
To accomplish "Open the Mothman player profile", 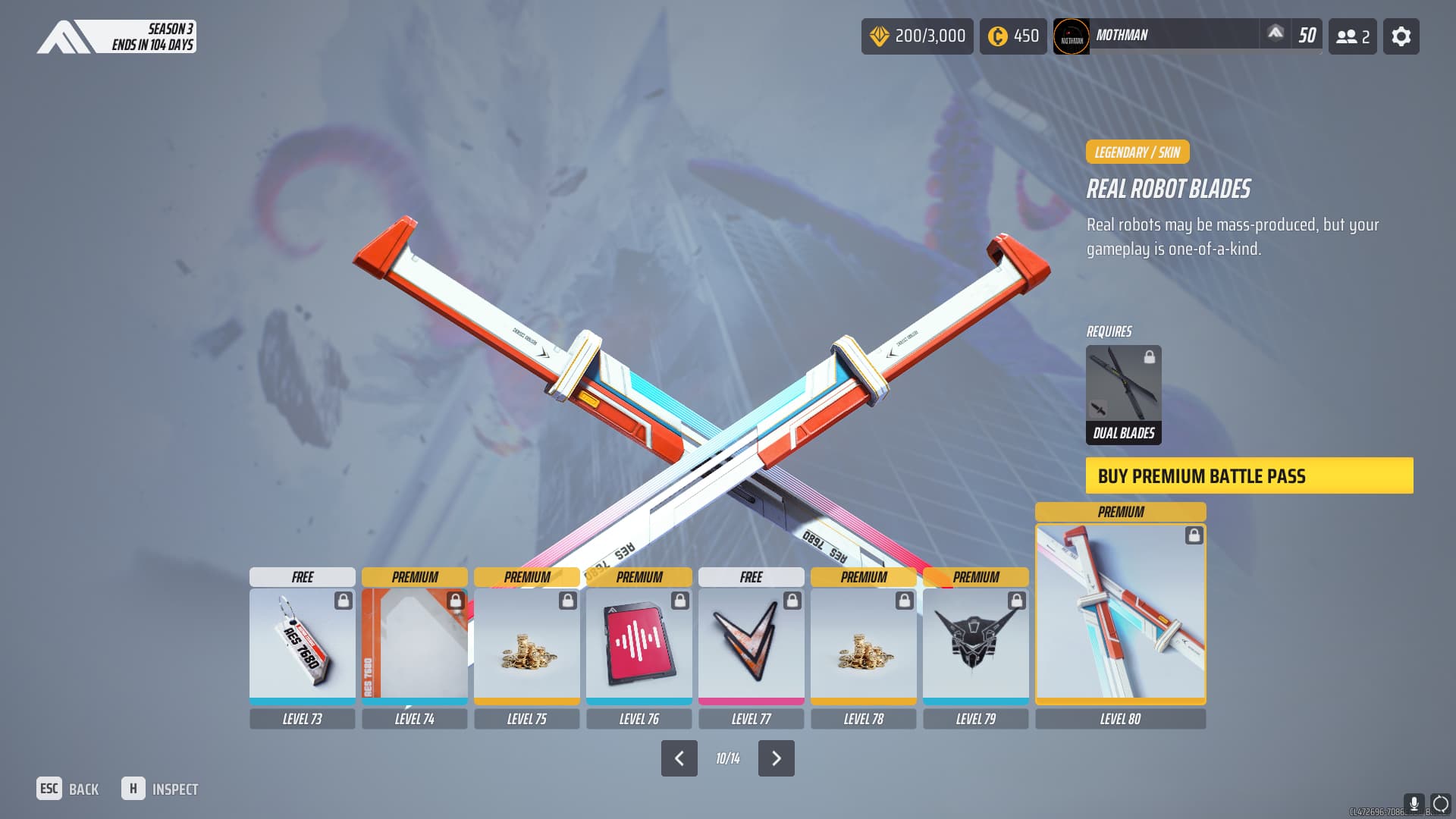I will (x=1156, y=36).
